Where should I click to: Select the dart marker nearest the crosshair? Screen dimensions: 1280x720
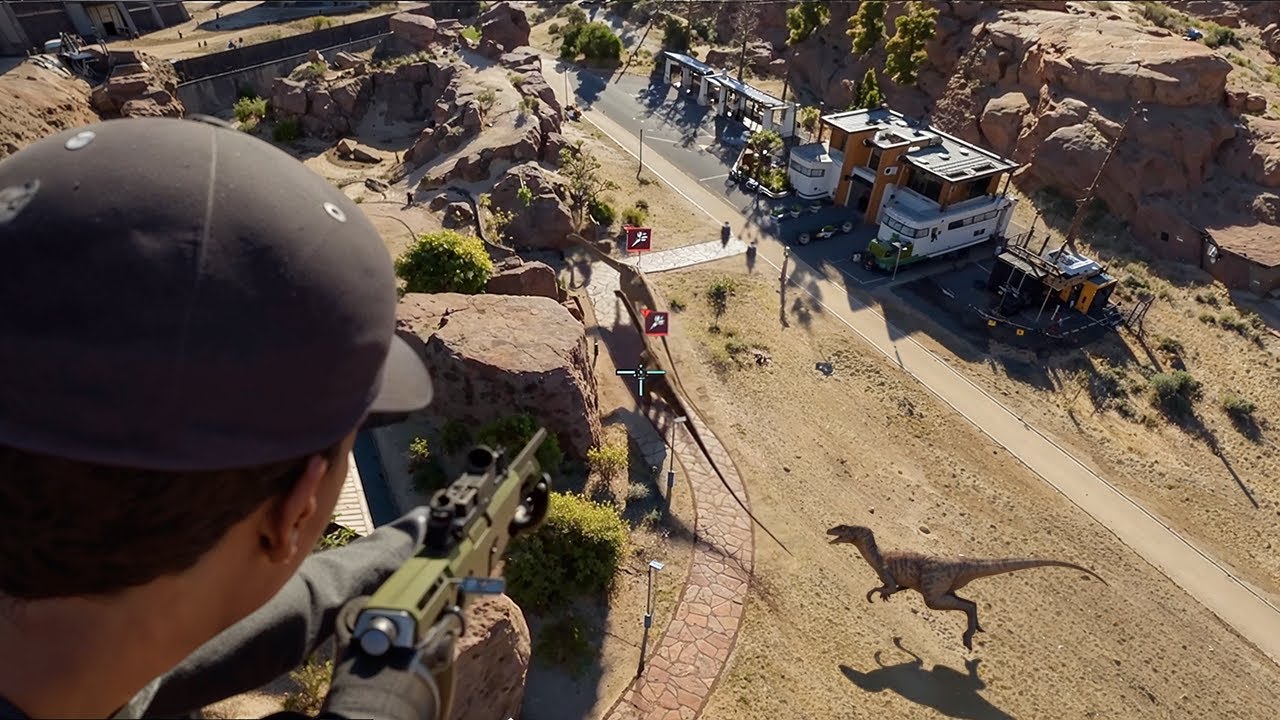click(655, 322)
